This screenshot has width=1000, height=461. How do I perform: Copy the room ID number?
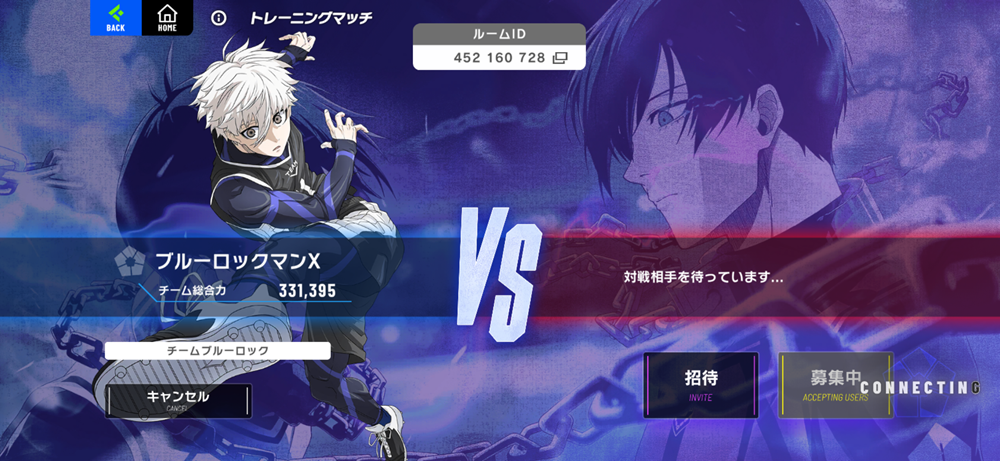(560, 58)
